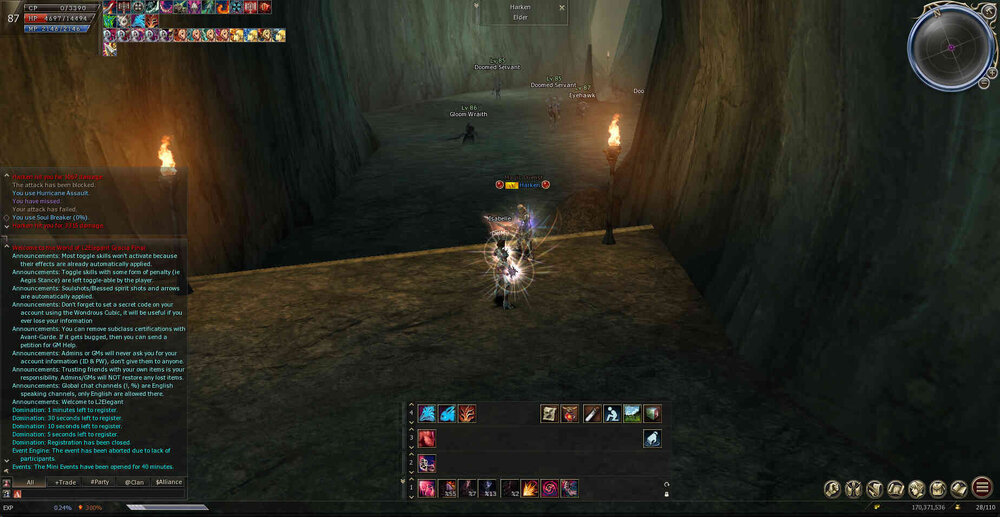Select the green landscape hotbar icon
Image resolution: width=1000 pixels, height=517 pixels.
(x=631, y=413)
